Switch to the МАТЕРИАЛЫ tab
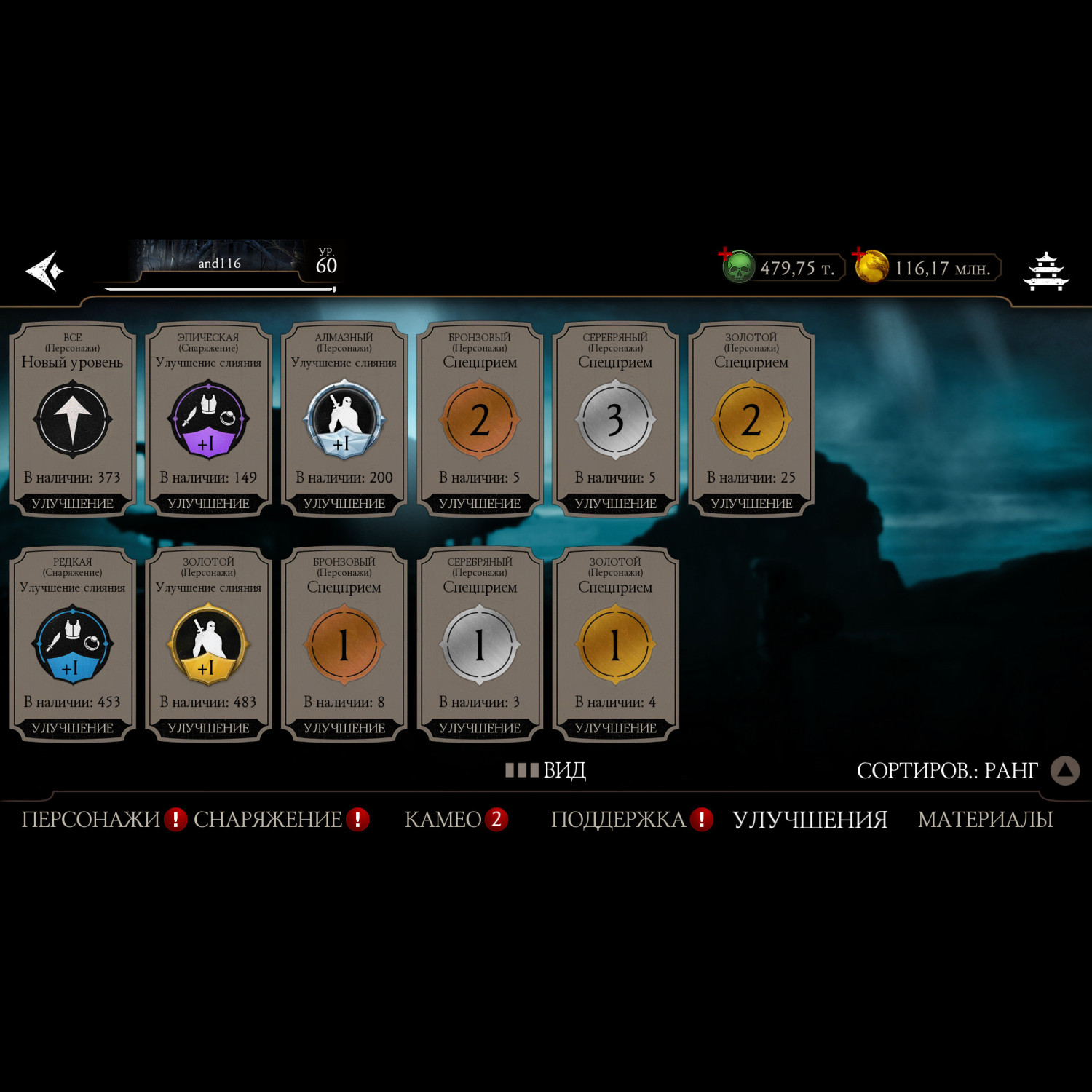1092x1092 pixels. [985, 820]
